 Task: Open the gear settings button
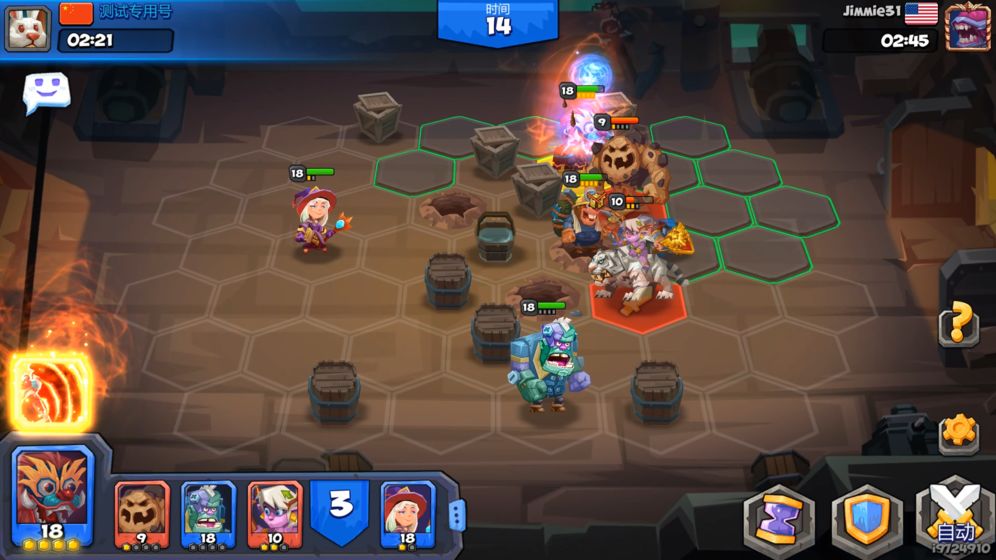[958, 432]
